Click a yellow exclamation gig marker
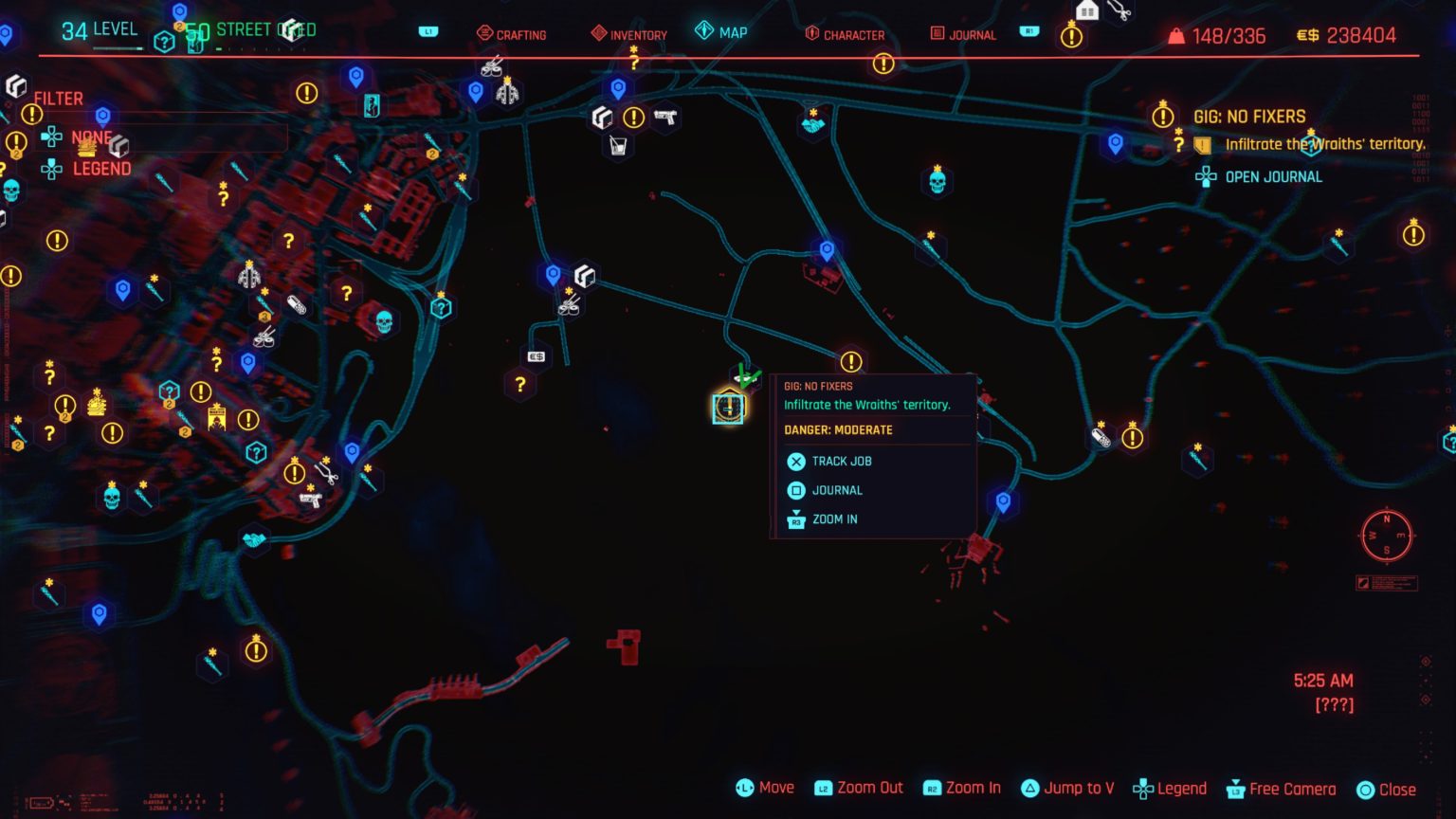Screen dimensions: 1456x819 tap(850, 360)
